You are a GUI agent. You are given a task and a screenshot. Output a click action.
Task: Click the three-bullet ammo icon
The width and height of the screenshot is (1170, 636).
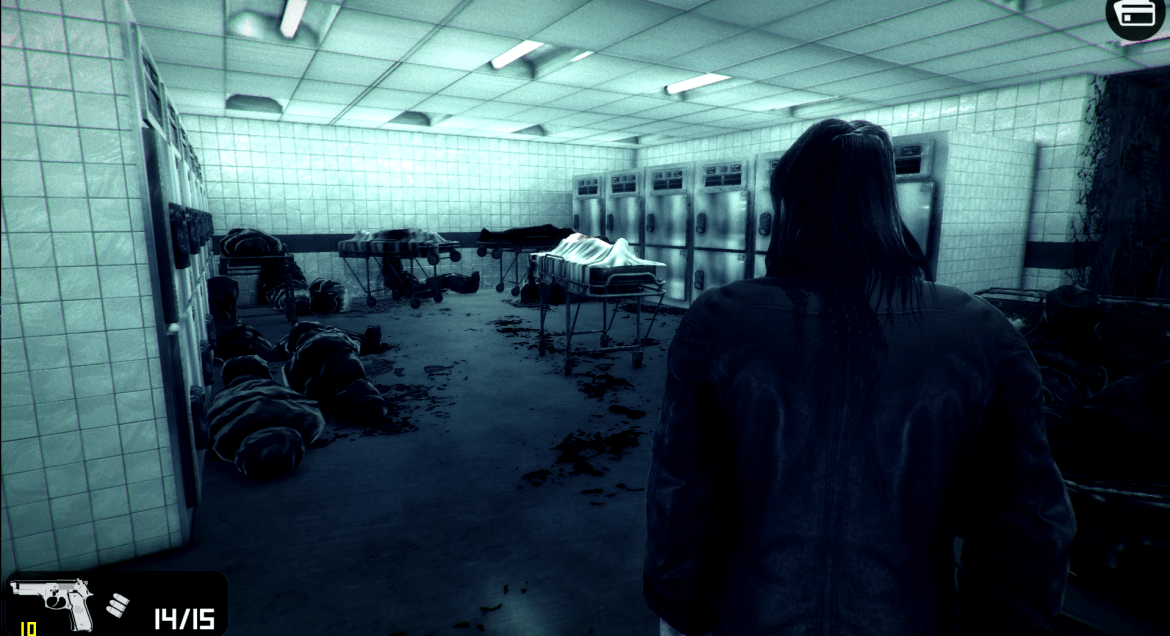point(118,605)
